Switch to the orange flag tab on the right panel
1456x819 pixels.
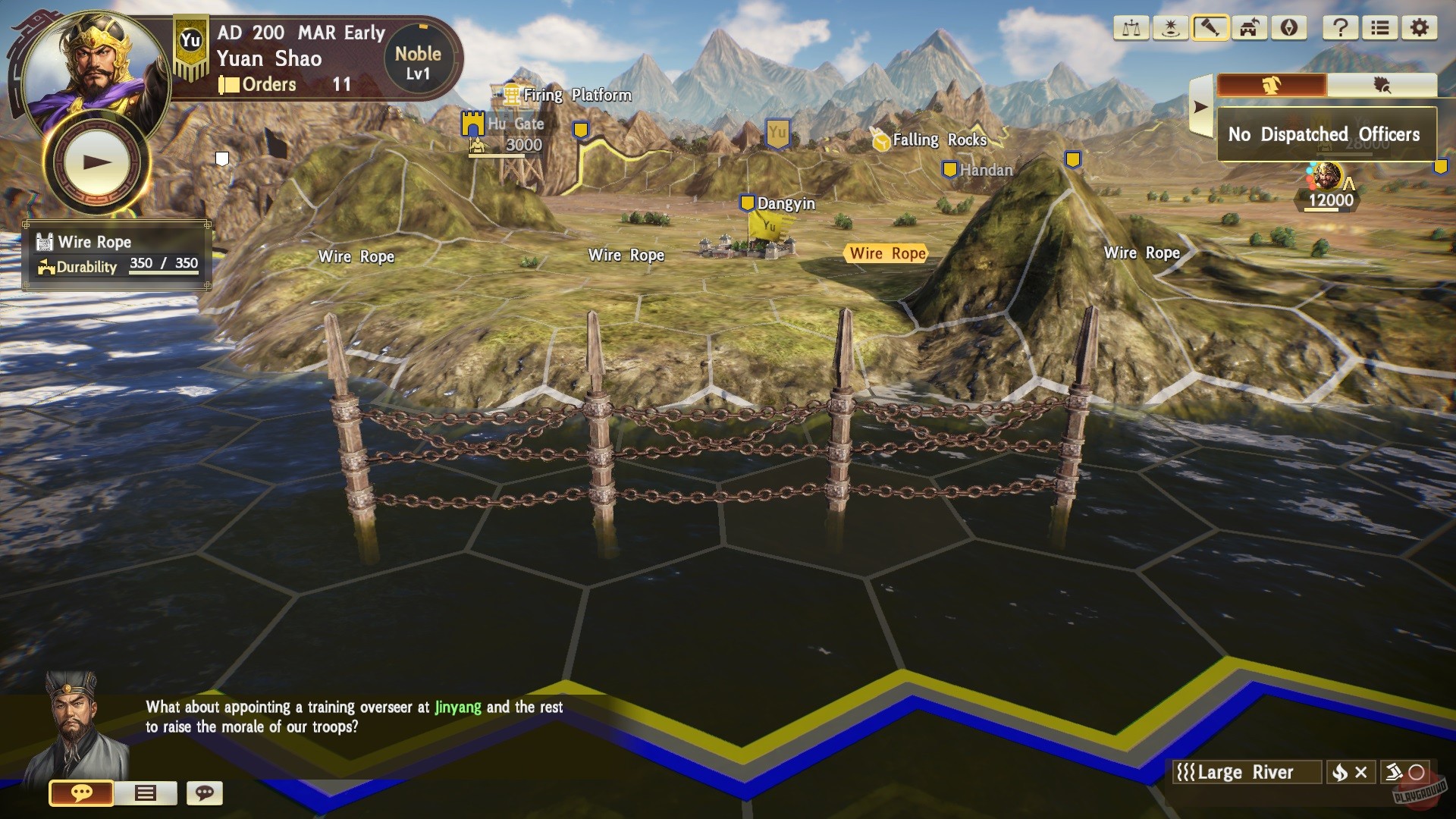point(1272,84)
